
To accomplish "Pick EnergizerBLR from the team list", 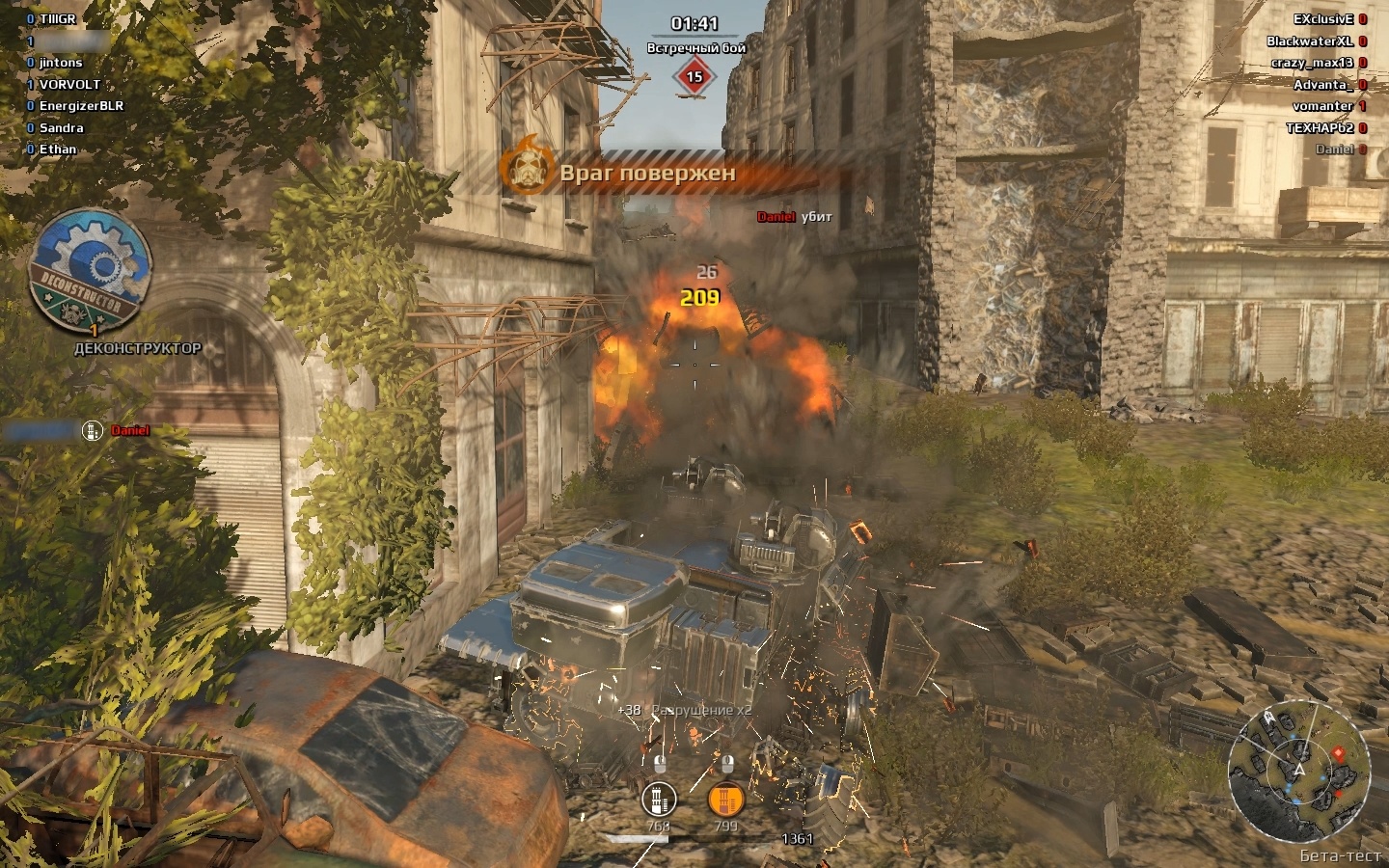I will [x=81, y=106].
